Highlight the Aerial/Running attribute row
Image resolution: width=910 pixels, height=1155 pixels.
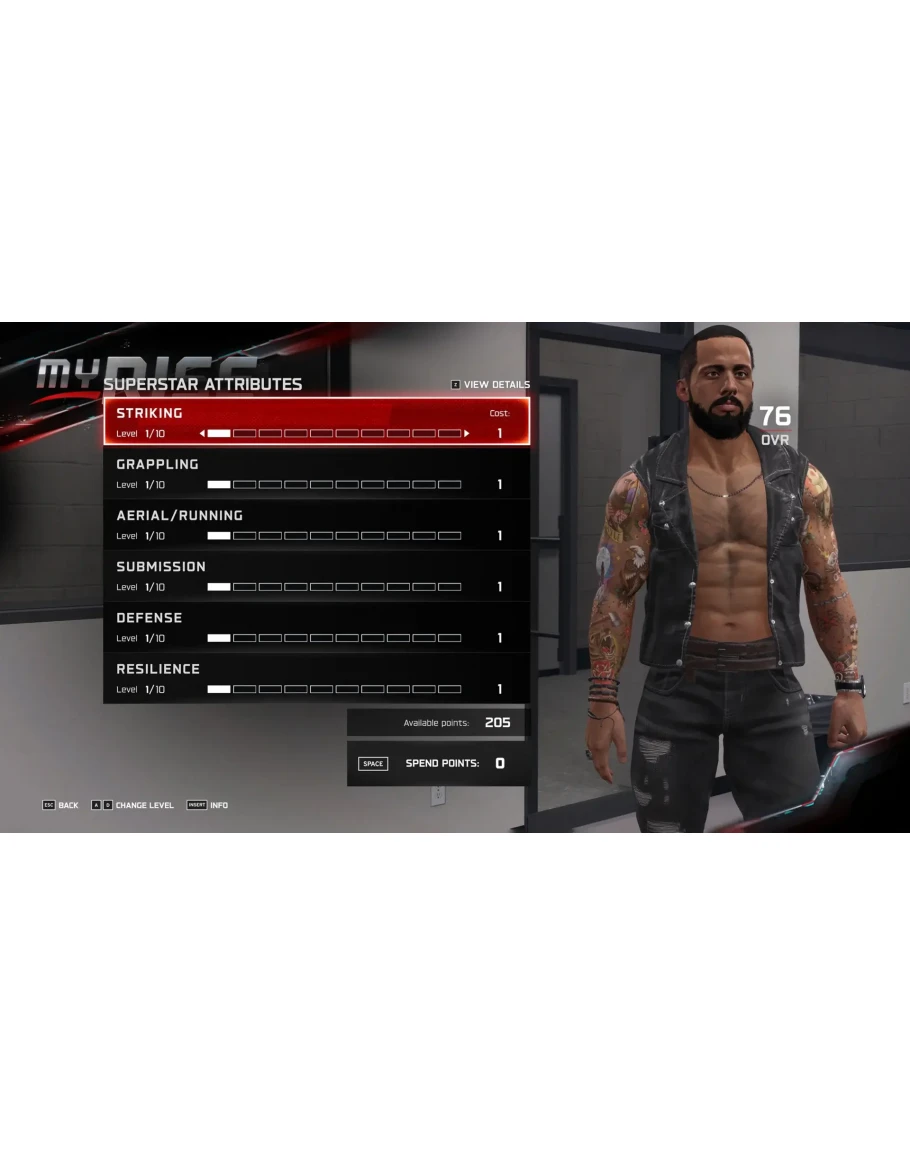[316, 524]
